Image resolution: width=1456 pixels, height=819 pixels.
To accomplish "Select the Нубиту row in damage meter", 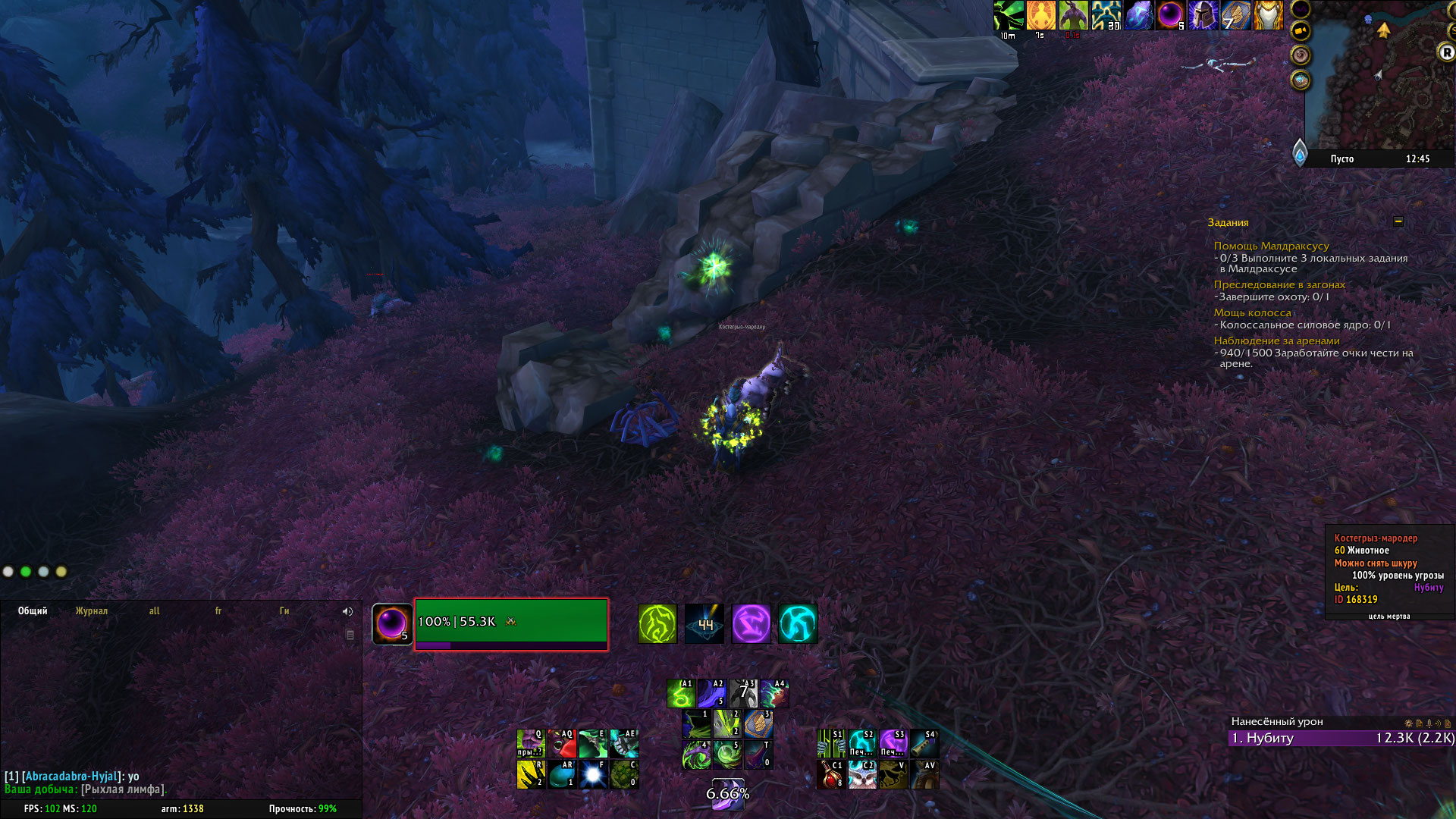I will 1341,738.
